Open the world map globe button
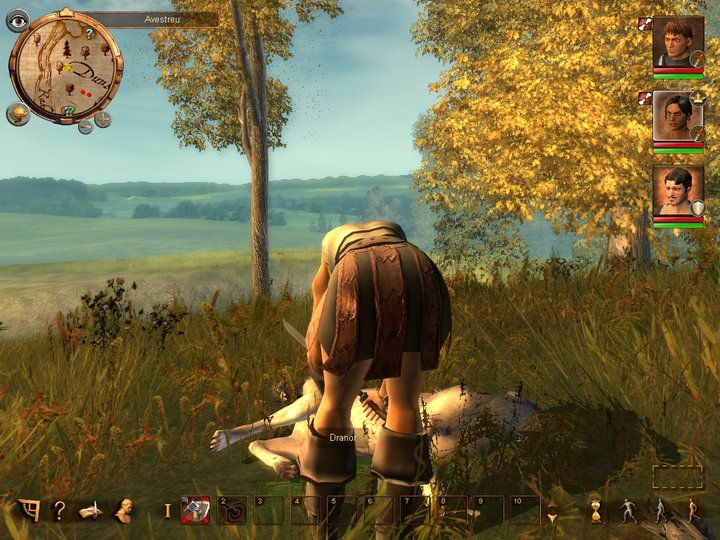 18,112
